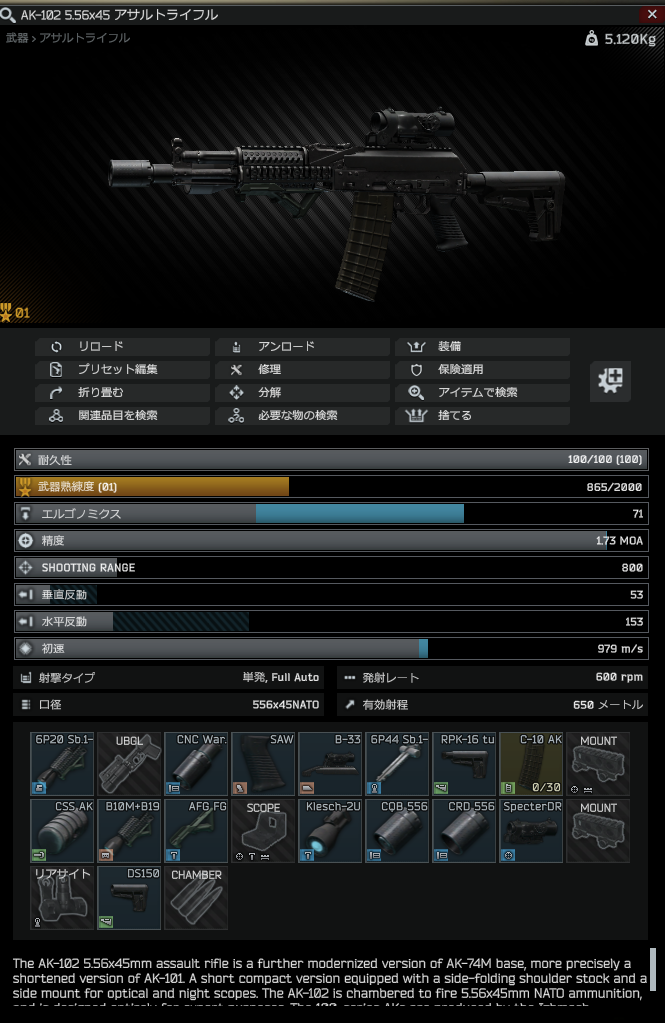Click 関連品目を検索 search option
Viewport: 665px width, 1023px height.
(x=122, y=416)
